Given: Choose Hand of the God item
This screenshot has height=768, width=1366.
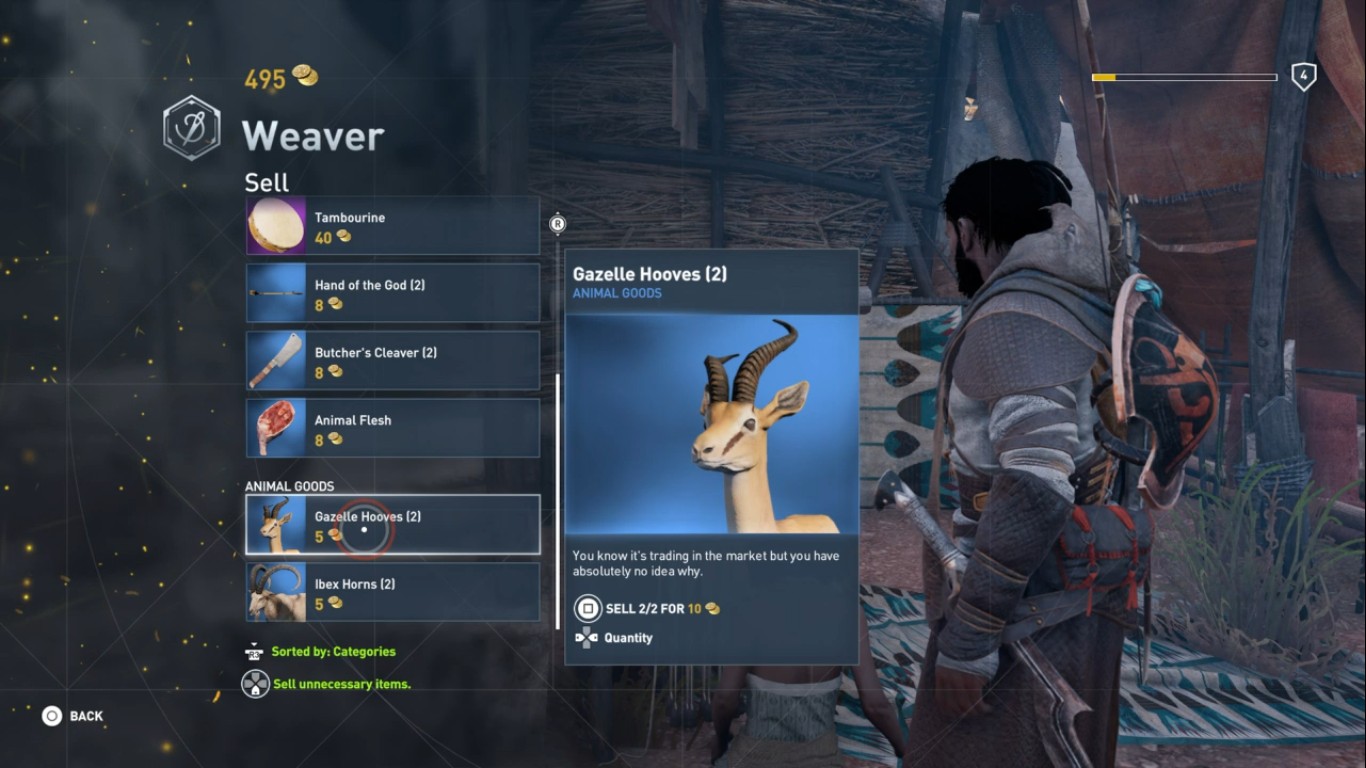Looking at the screenshot, I should click(392, 293).
